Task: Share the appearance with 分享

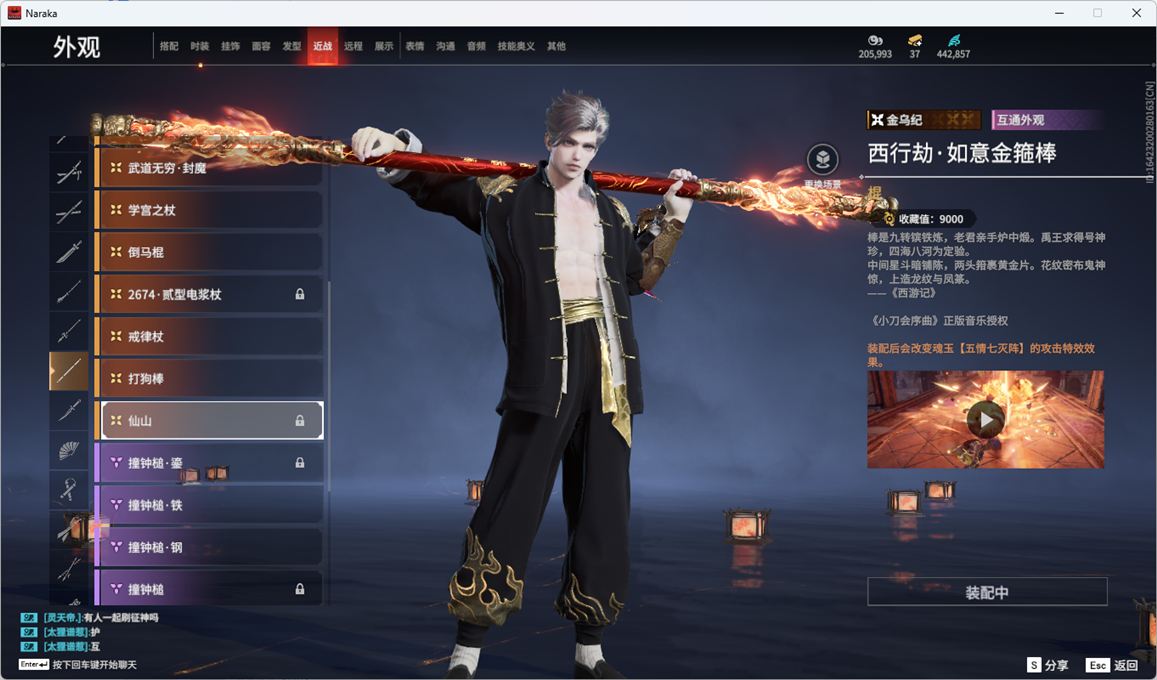Action: point(1047,665)
